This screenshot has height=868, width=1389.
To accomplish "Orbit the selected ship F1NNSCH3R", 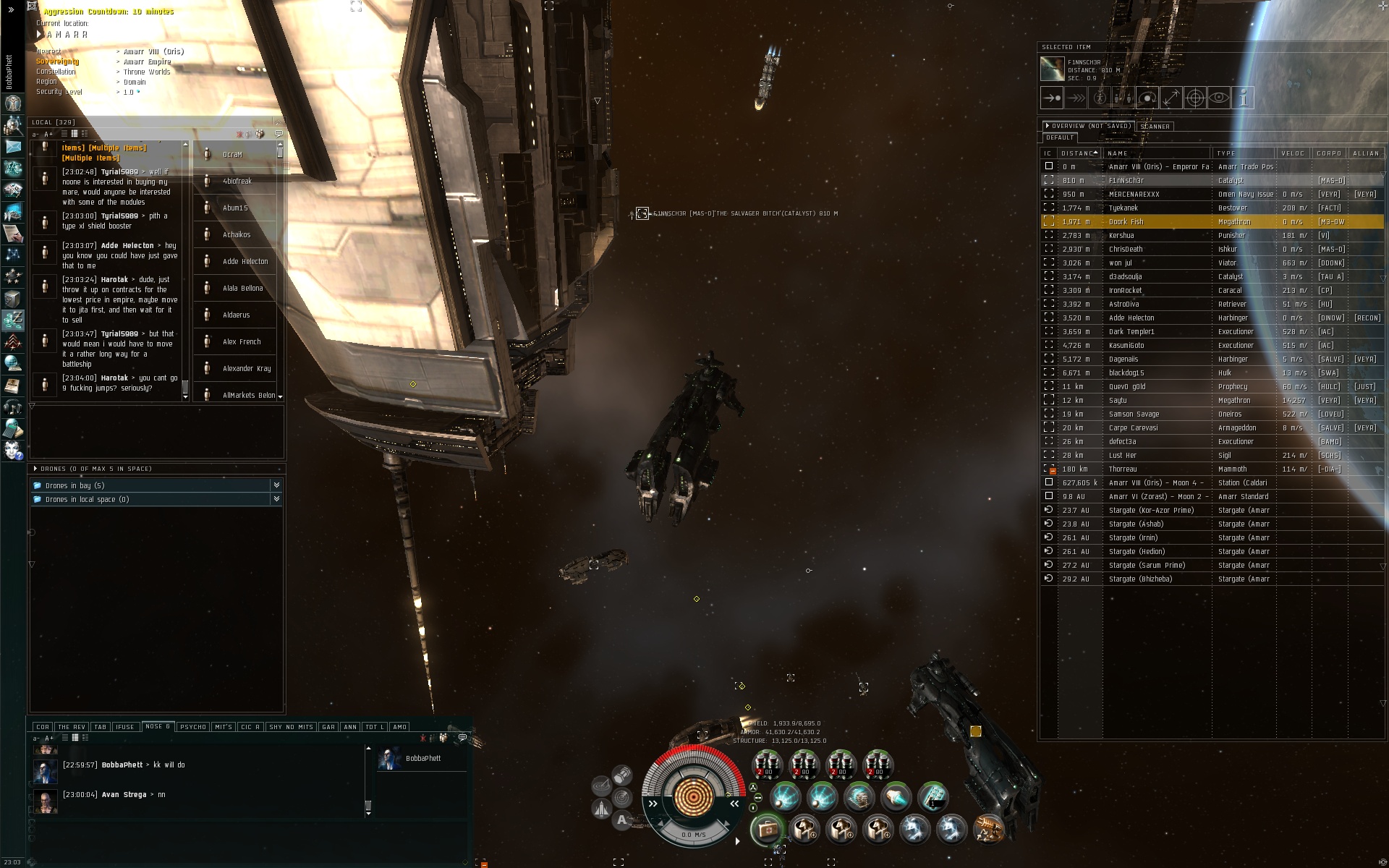I will click(1147, 98).
